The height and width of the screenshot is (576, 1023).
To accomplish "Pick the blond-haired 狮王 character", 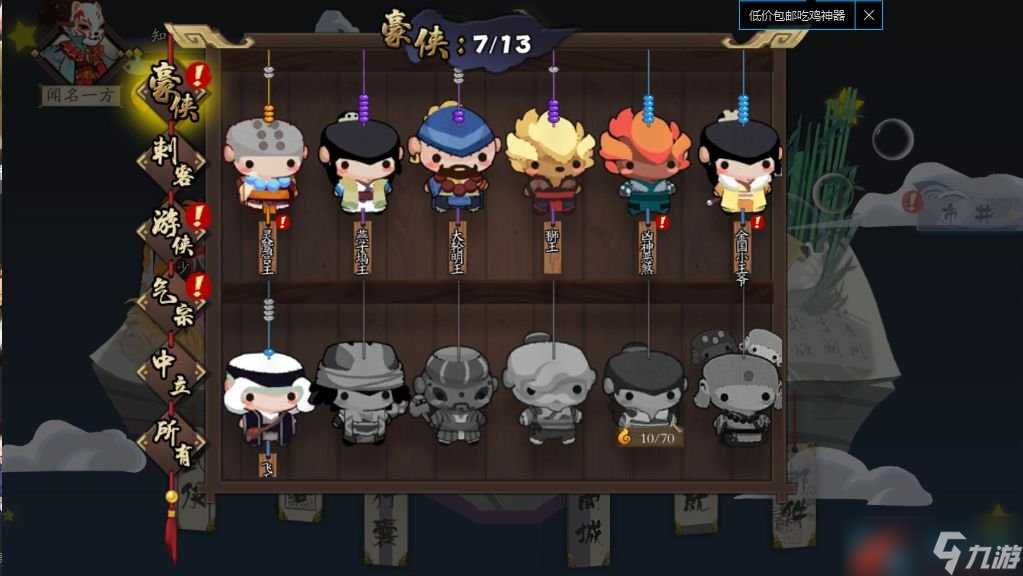I will point(551,160).
